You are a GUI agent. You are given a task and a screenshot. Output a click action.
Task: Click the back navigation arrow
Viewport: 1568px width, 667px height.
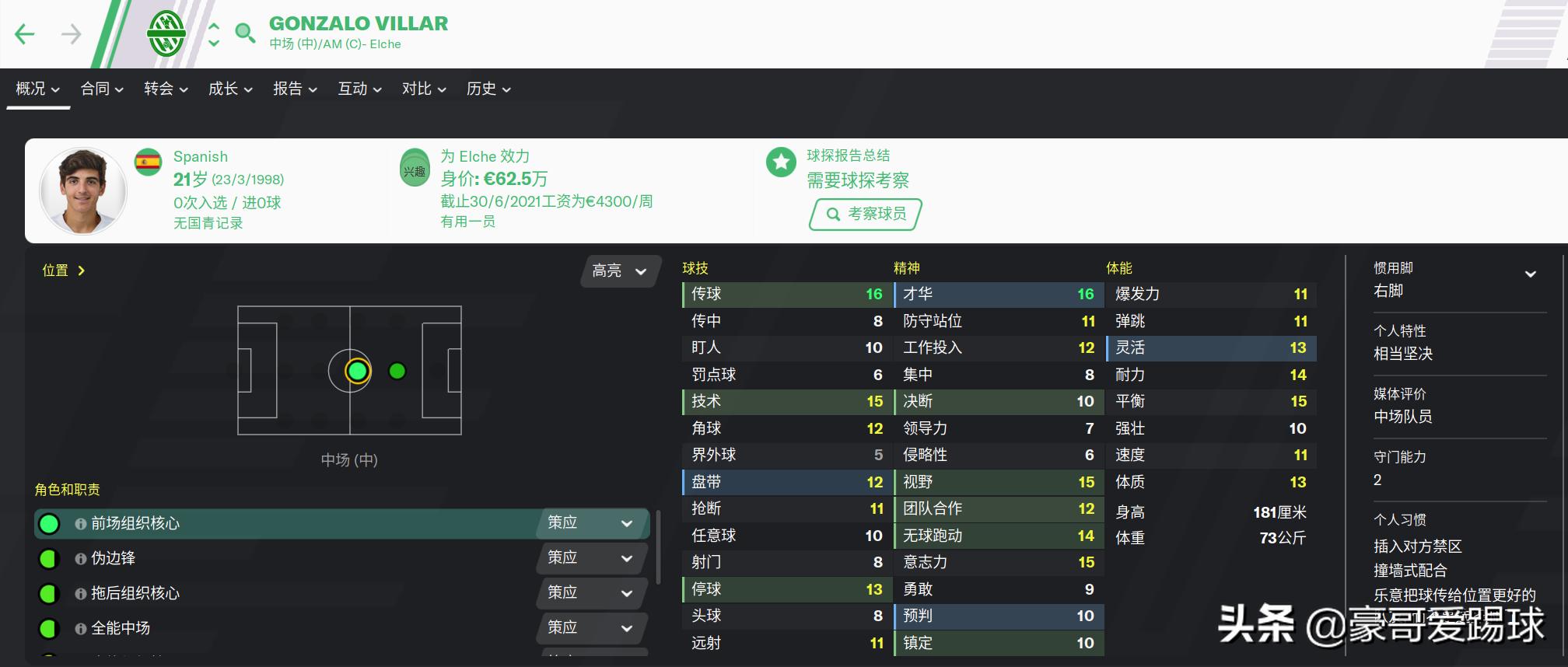point(26,33)
